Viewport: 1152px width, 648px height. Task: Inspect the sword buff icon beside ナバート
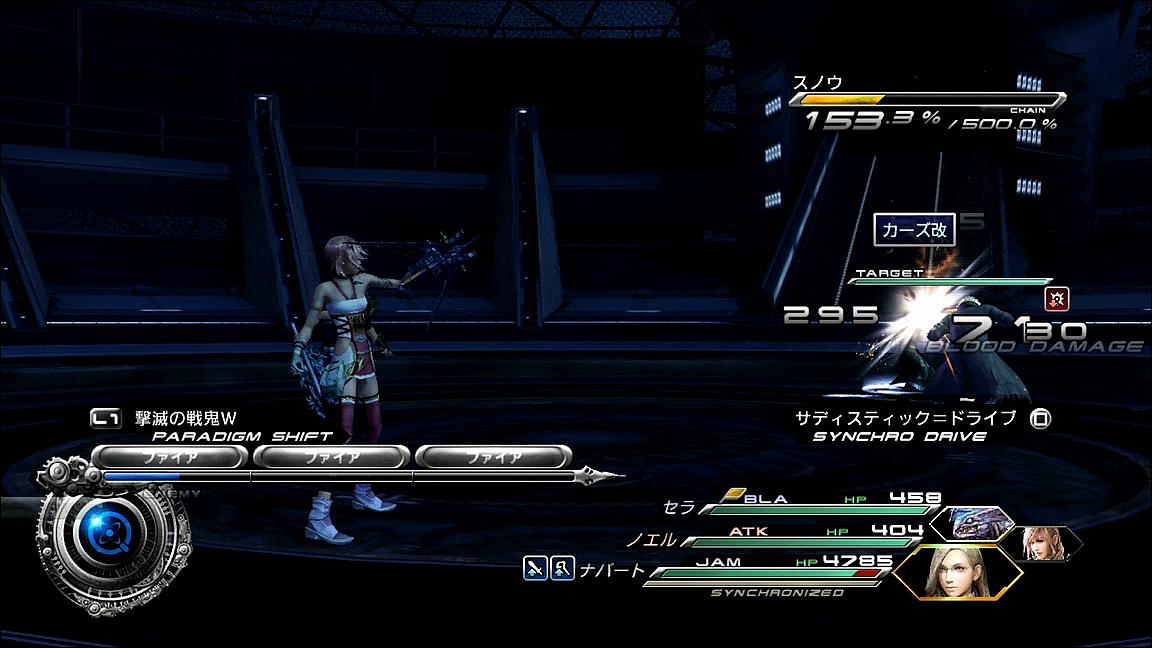coord(536,569)
